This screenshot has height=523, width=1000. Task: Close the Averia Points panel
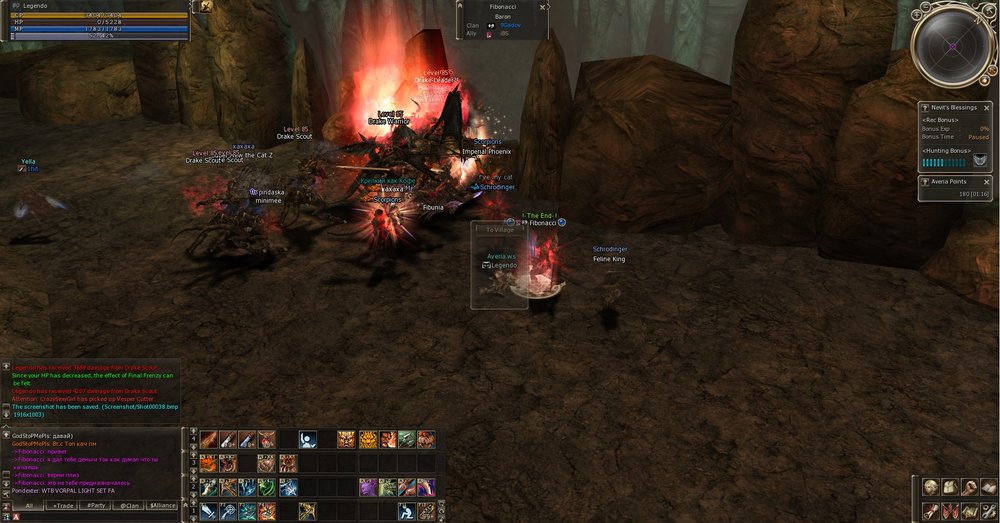click(986, 181)
